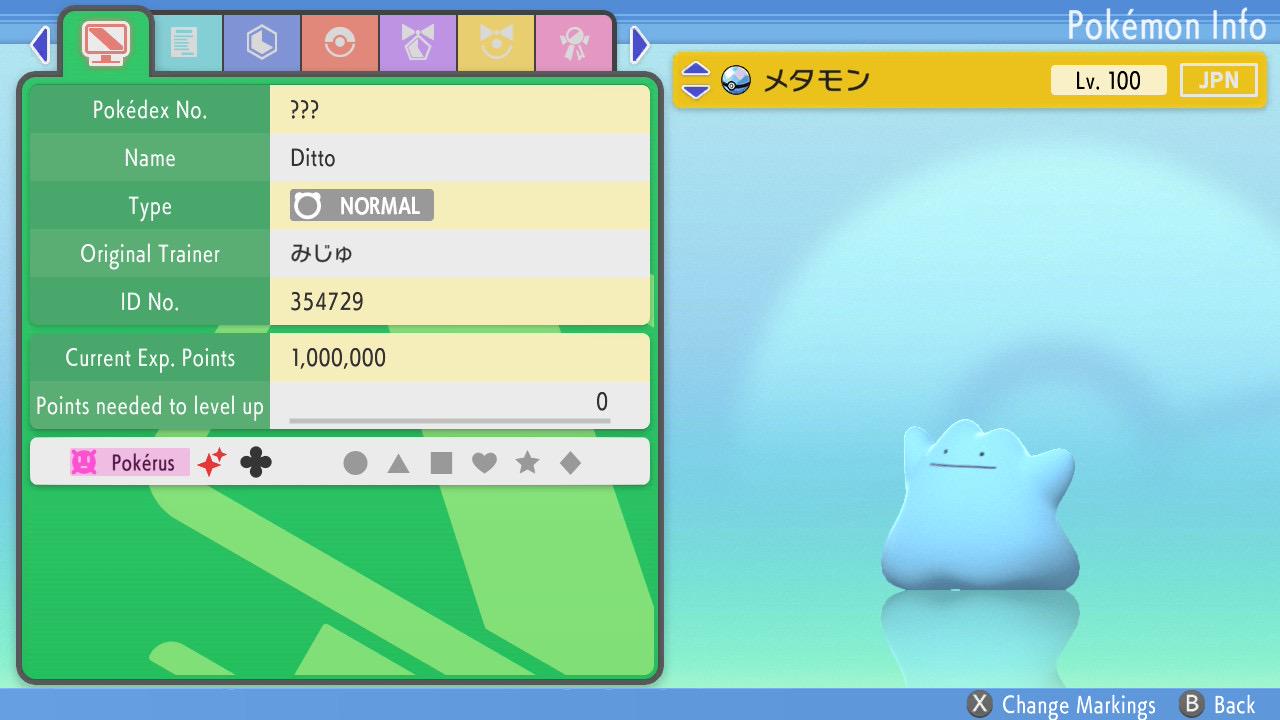Toggle the diamond marking
The height and width of the screenshot is (720, 1280).
coord(571,462)
